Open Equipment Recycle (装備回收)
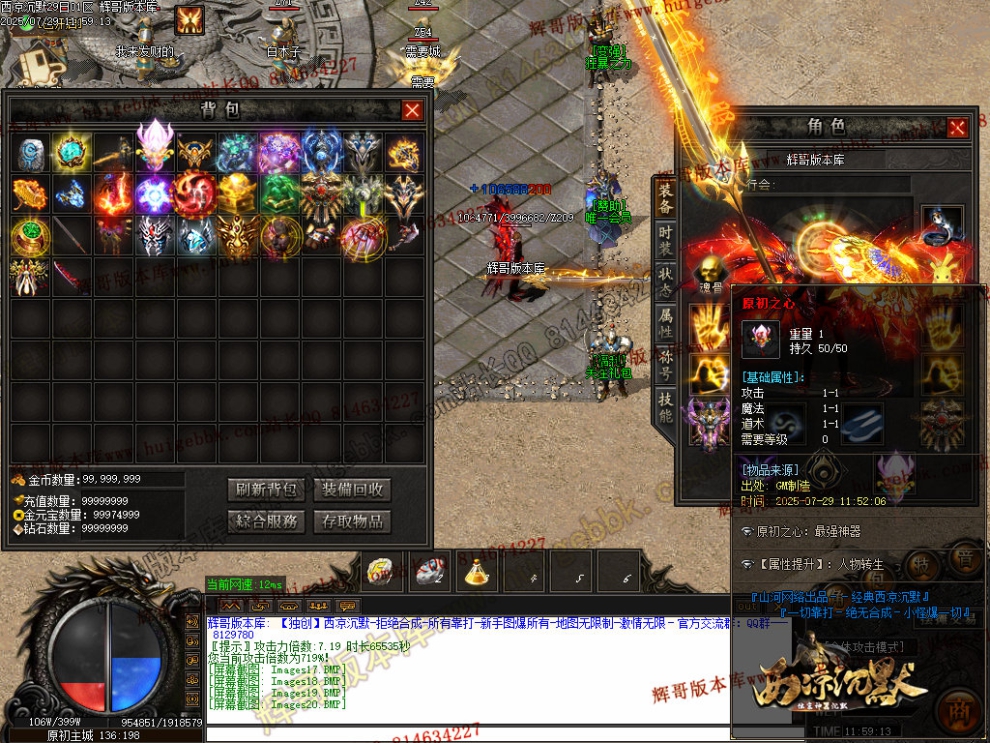990x743 pixels. pyautogui.click(x=351, y=490)
